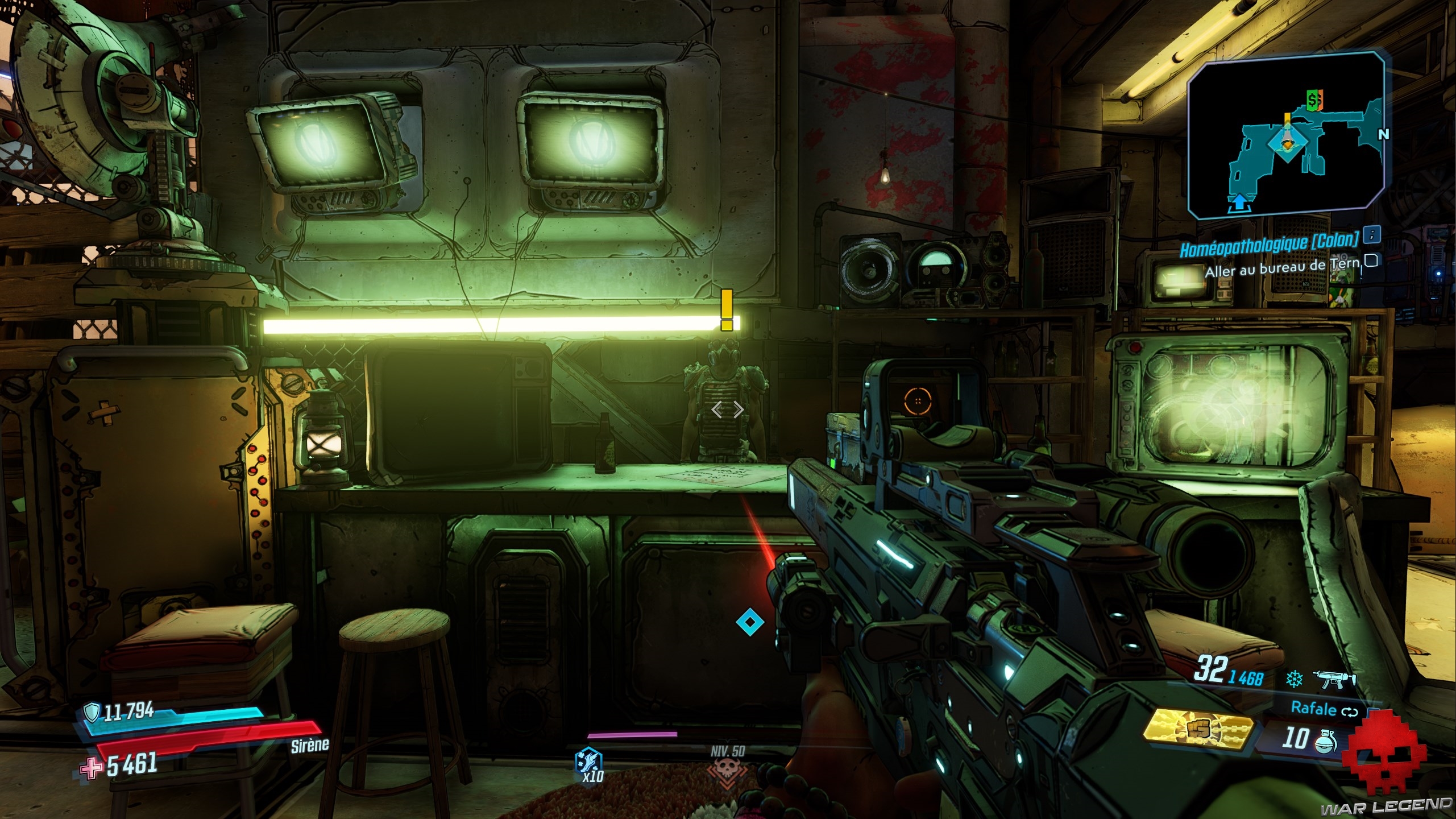Open the minimap

click(x=1286, y=135)
